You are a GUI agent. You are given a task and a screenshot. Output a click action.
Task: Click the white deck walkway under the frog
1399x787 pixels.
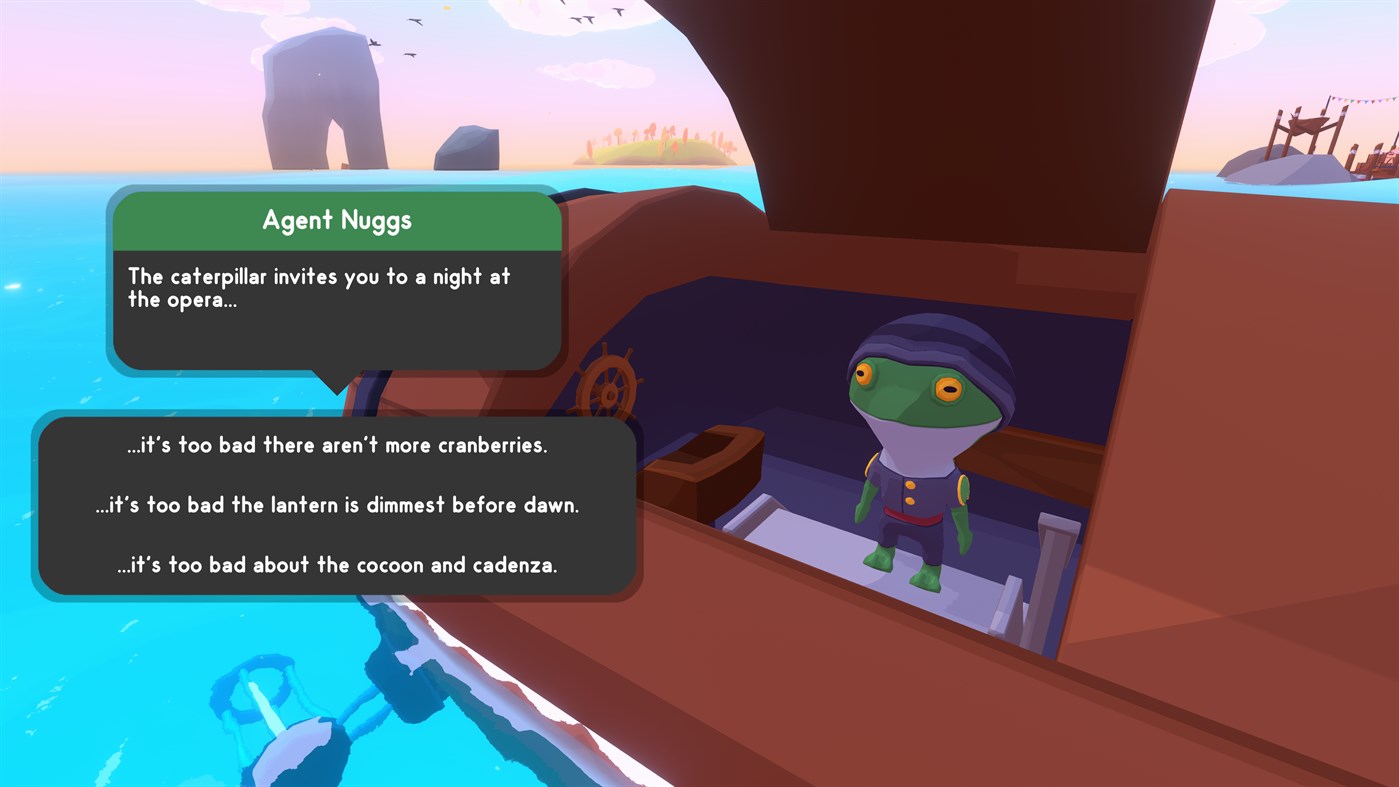click(850, 560)
